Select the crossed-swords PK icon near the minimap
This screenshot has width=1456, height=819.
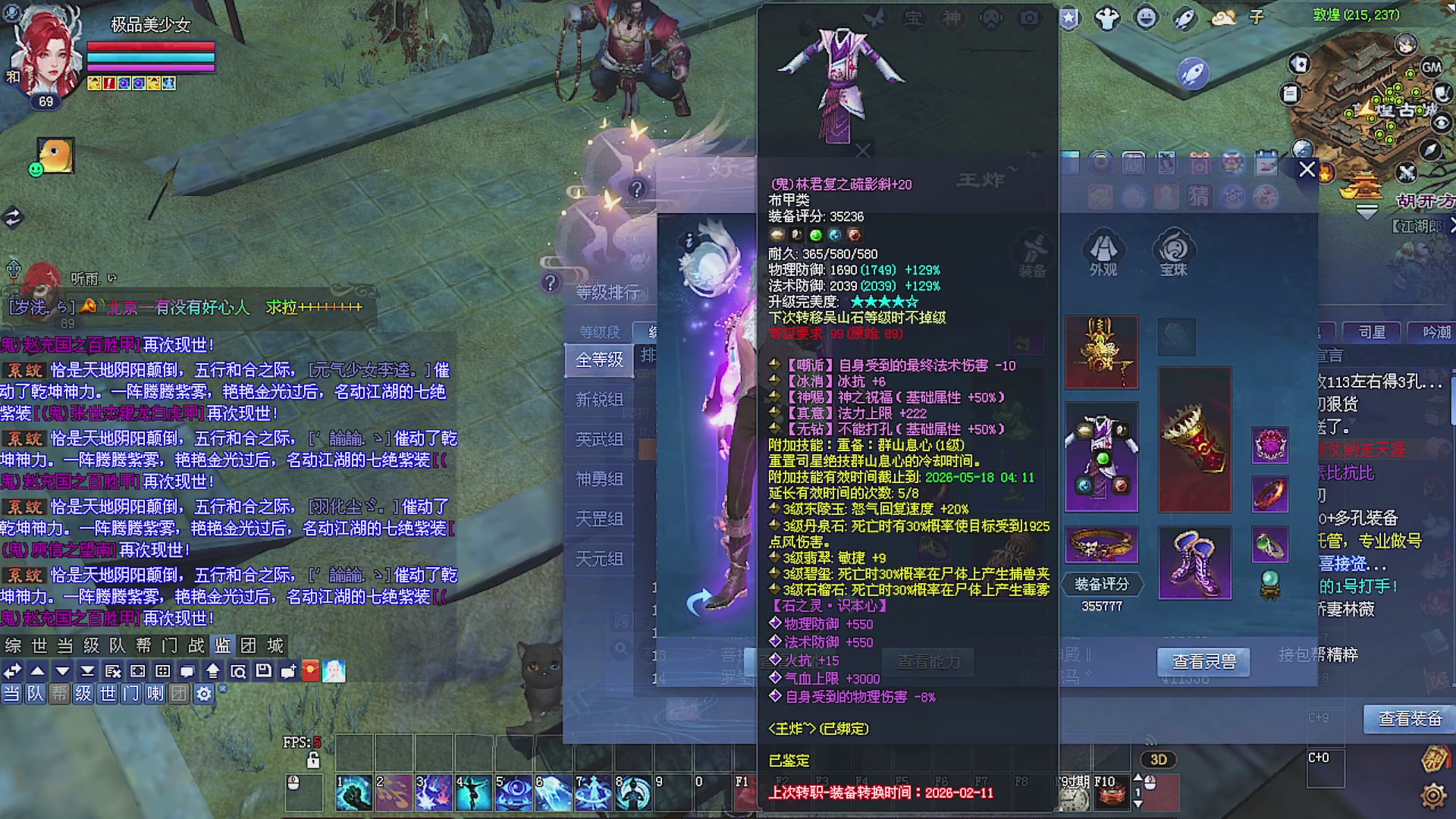(1406, 173)
